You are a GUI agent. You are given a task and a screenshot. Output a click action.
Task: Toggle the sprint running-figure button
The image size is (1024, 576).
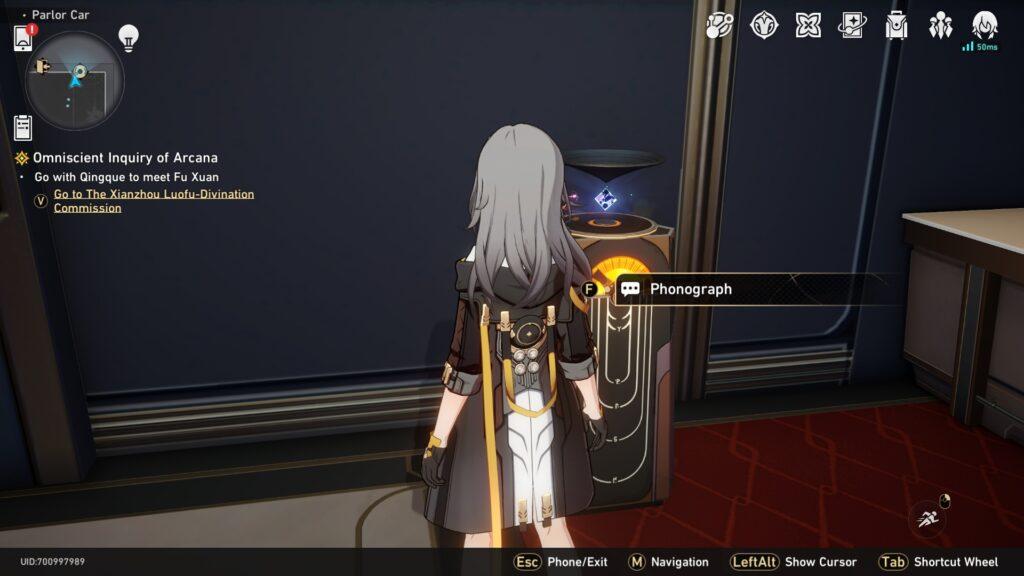(928, 518)
